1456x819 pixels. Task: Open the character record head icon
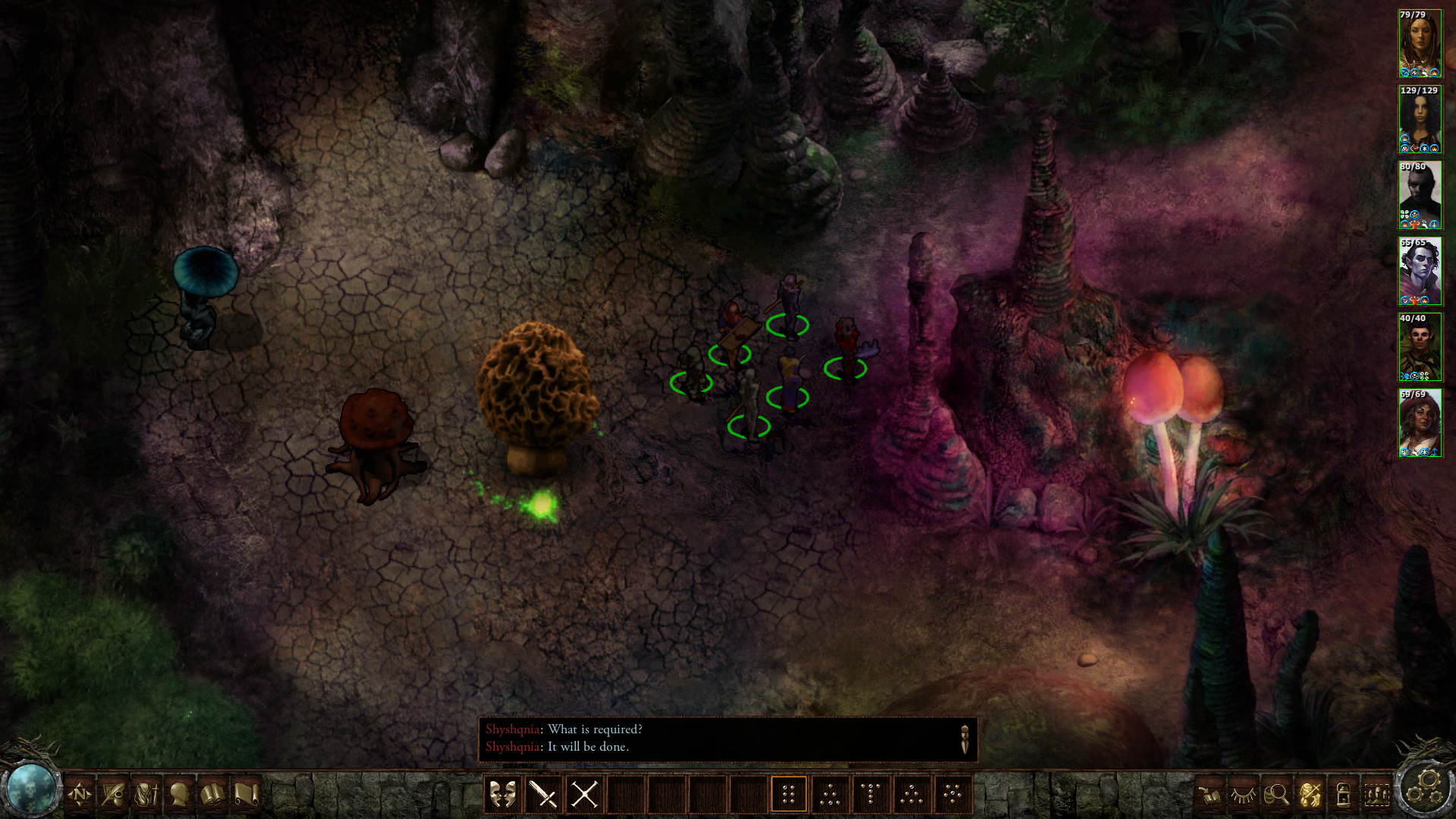click(x=180, y=795)
